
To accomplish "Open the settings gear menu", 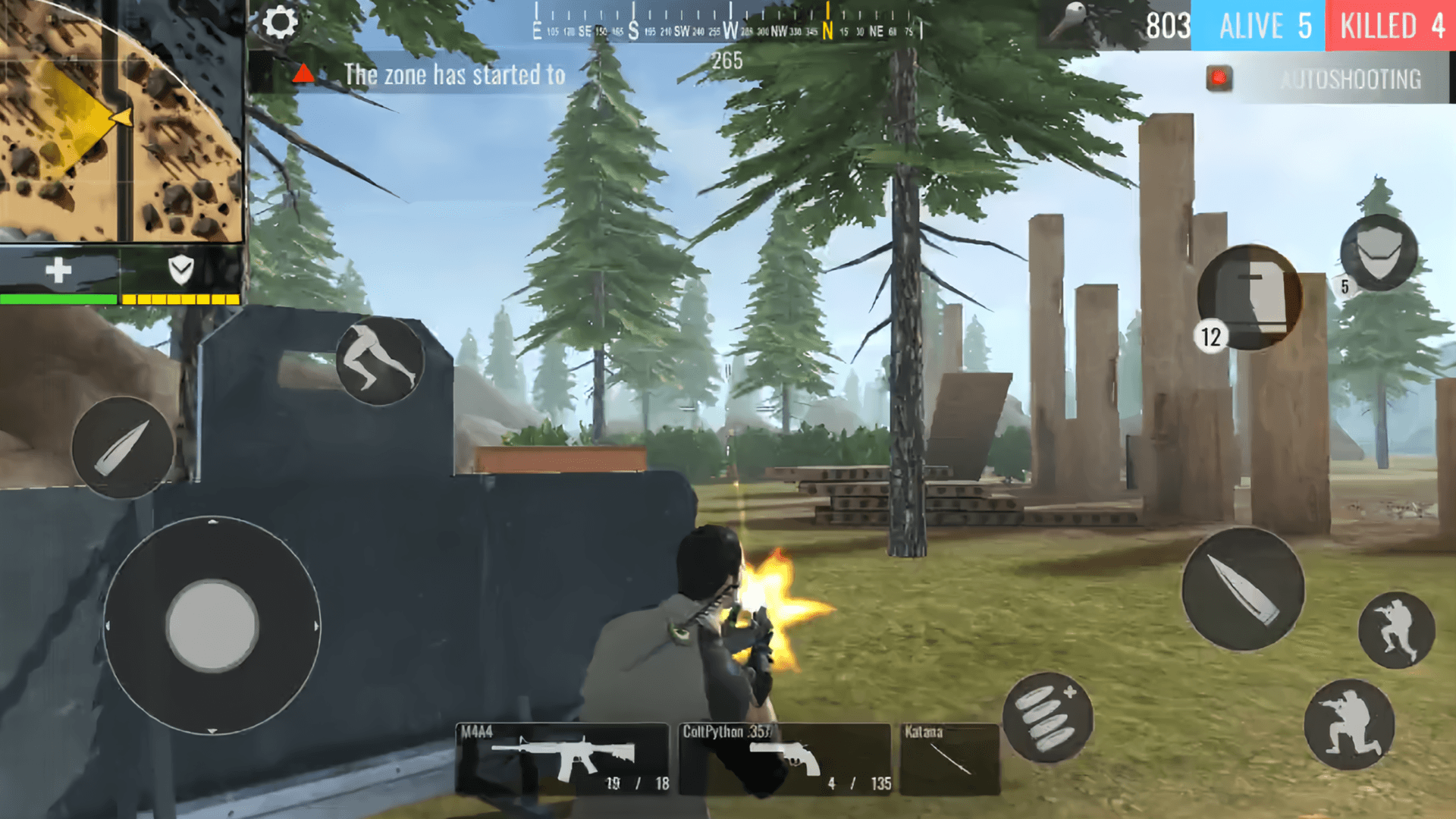I will pos(281,24).
